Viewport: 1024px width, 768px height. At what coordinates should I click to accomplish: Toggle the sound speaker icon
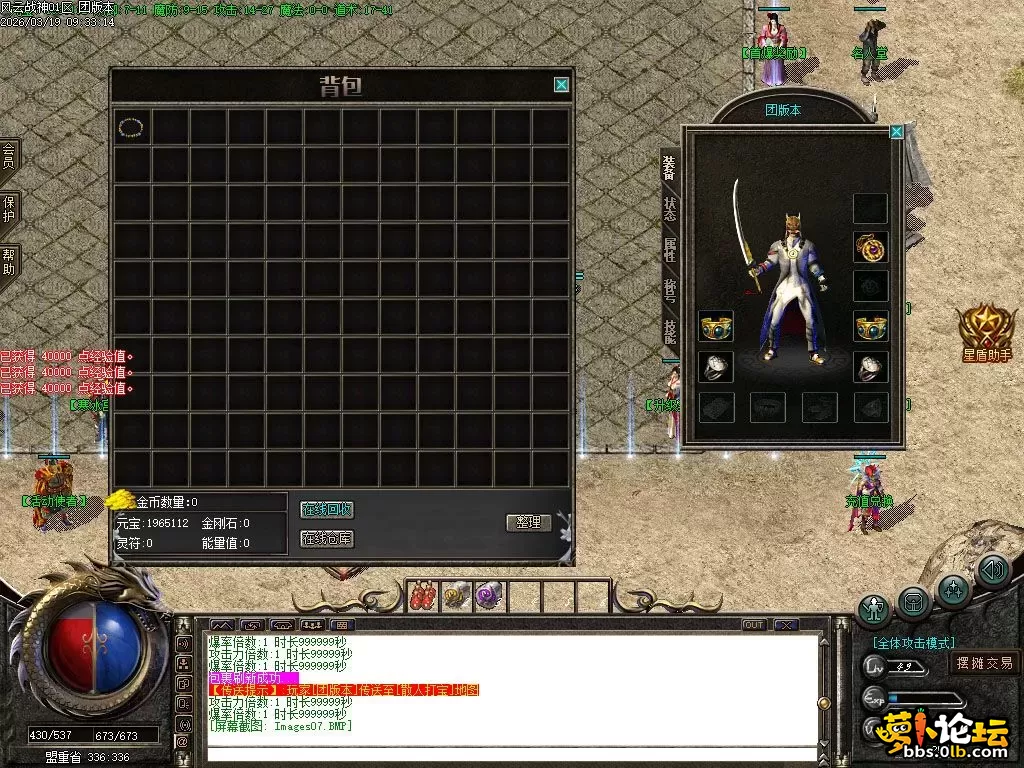coord(992,570)
